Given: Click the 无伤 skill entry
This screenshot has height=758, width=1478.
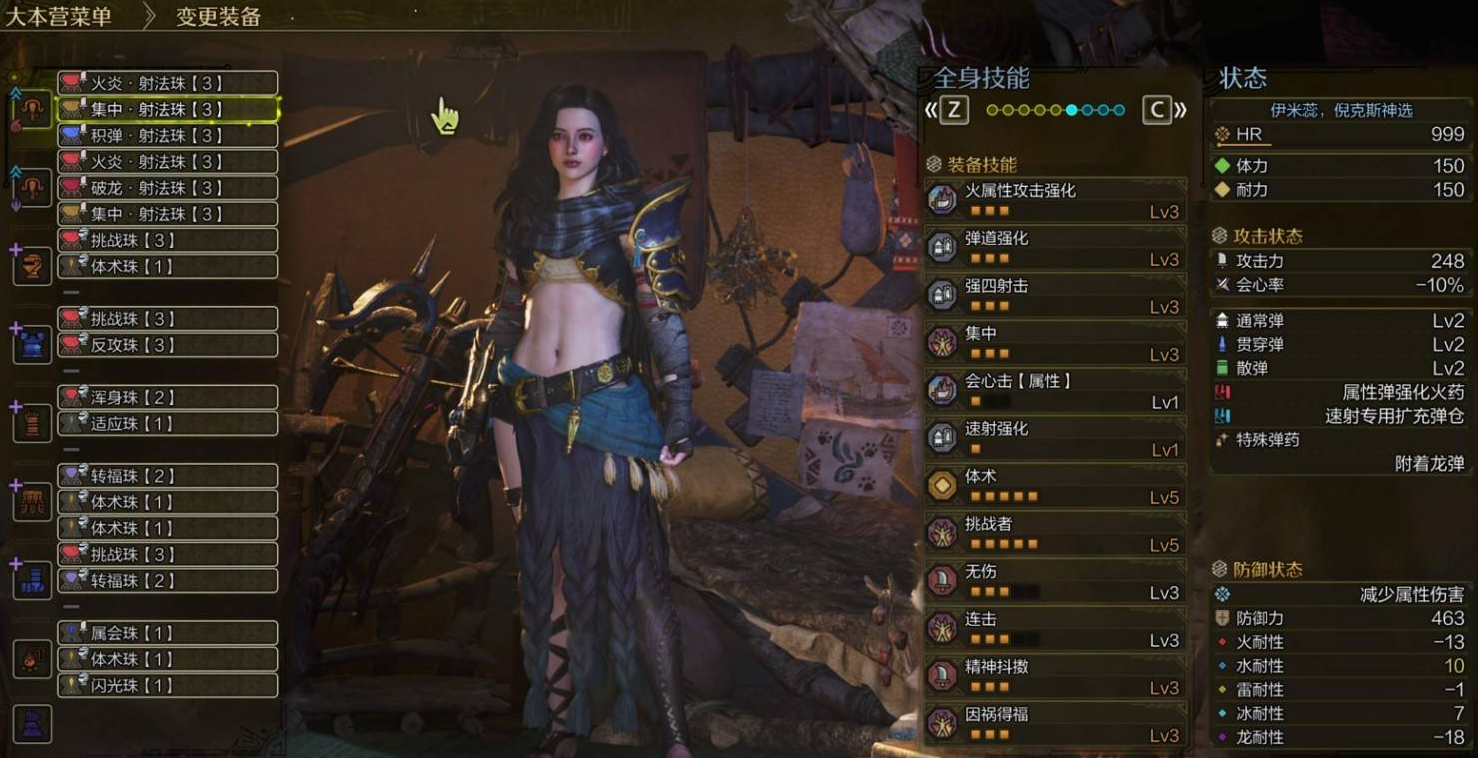Looking at the screenshot, I should 1056,581.
